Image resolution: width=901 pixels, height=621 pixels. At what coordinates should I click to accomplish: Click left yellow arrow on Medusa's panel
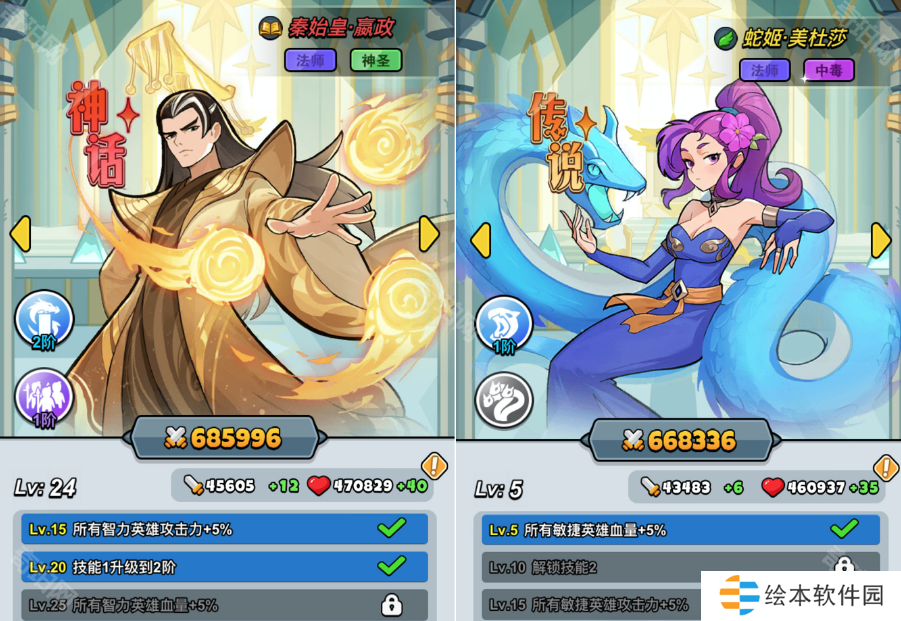click(480, 240)
